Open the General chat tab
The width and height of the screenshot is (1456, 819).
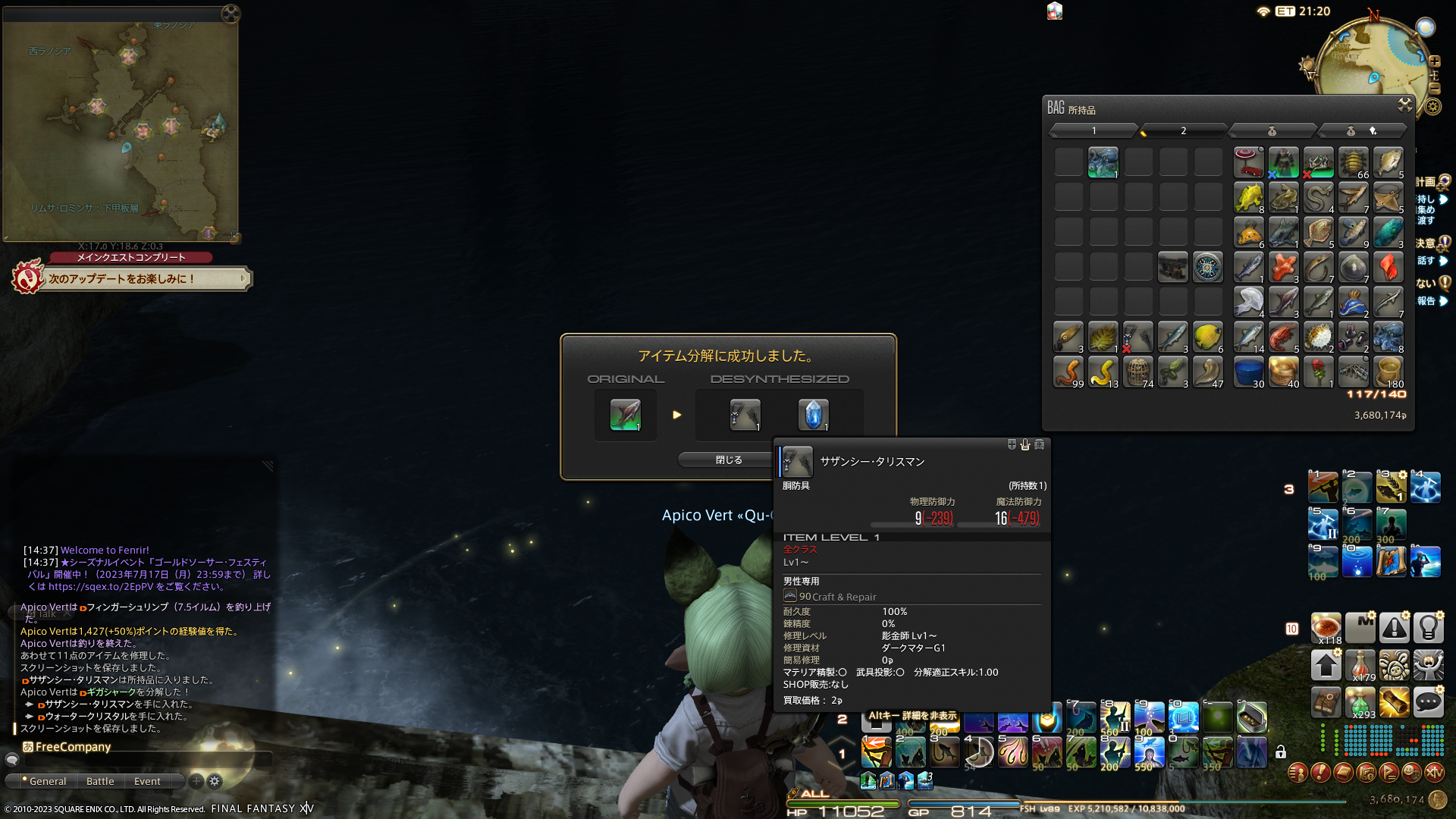[44, 781]
